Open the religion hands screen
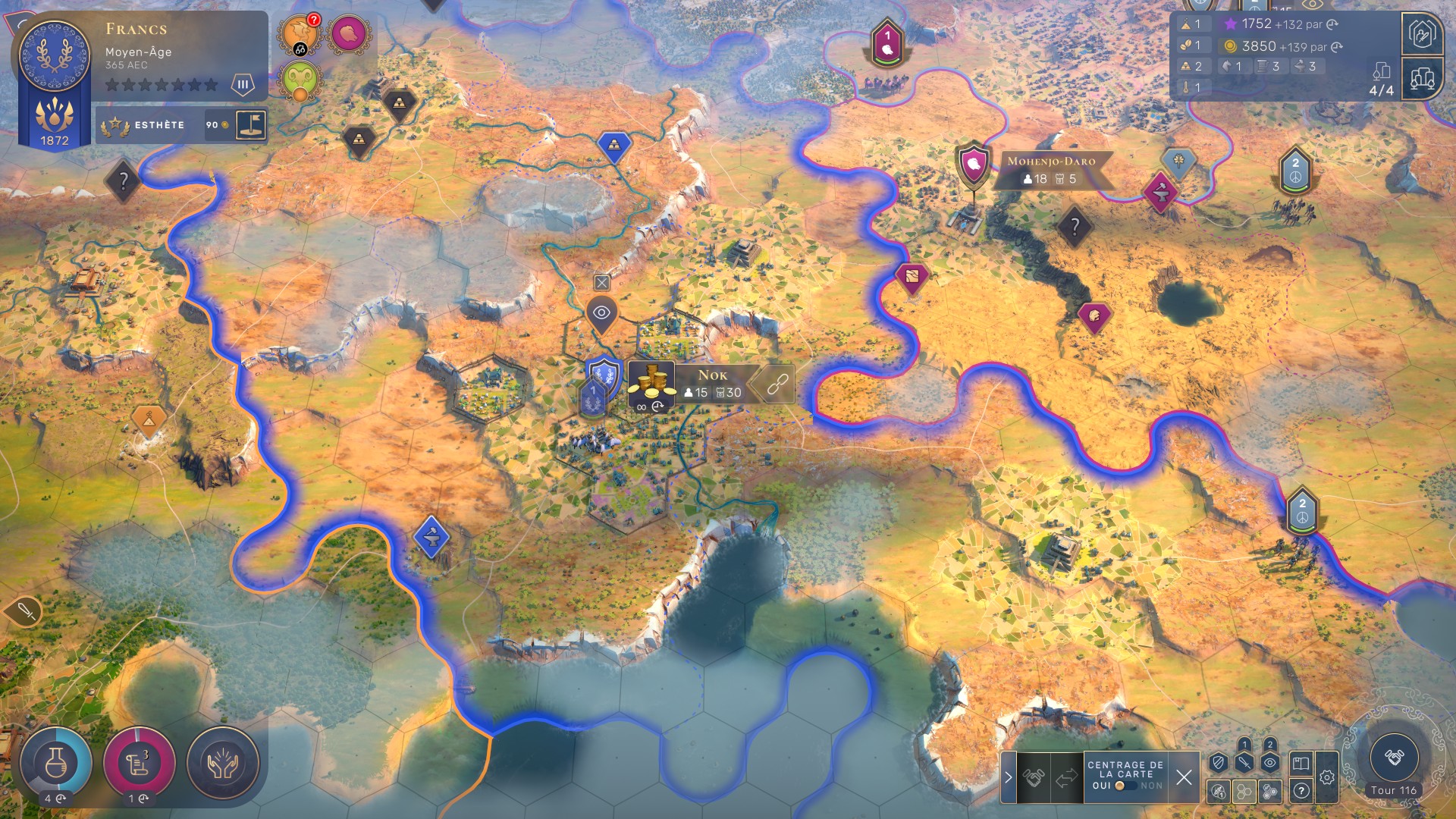 pos(222,763)
